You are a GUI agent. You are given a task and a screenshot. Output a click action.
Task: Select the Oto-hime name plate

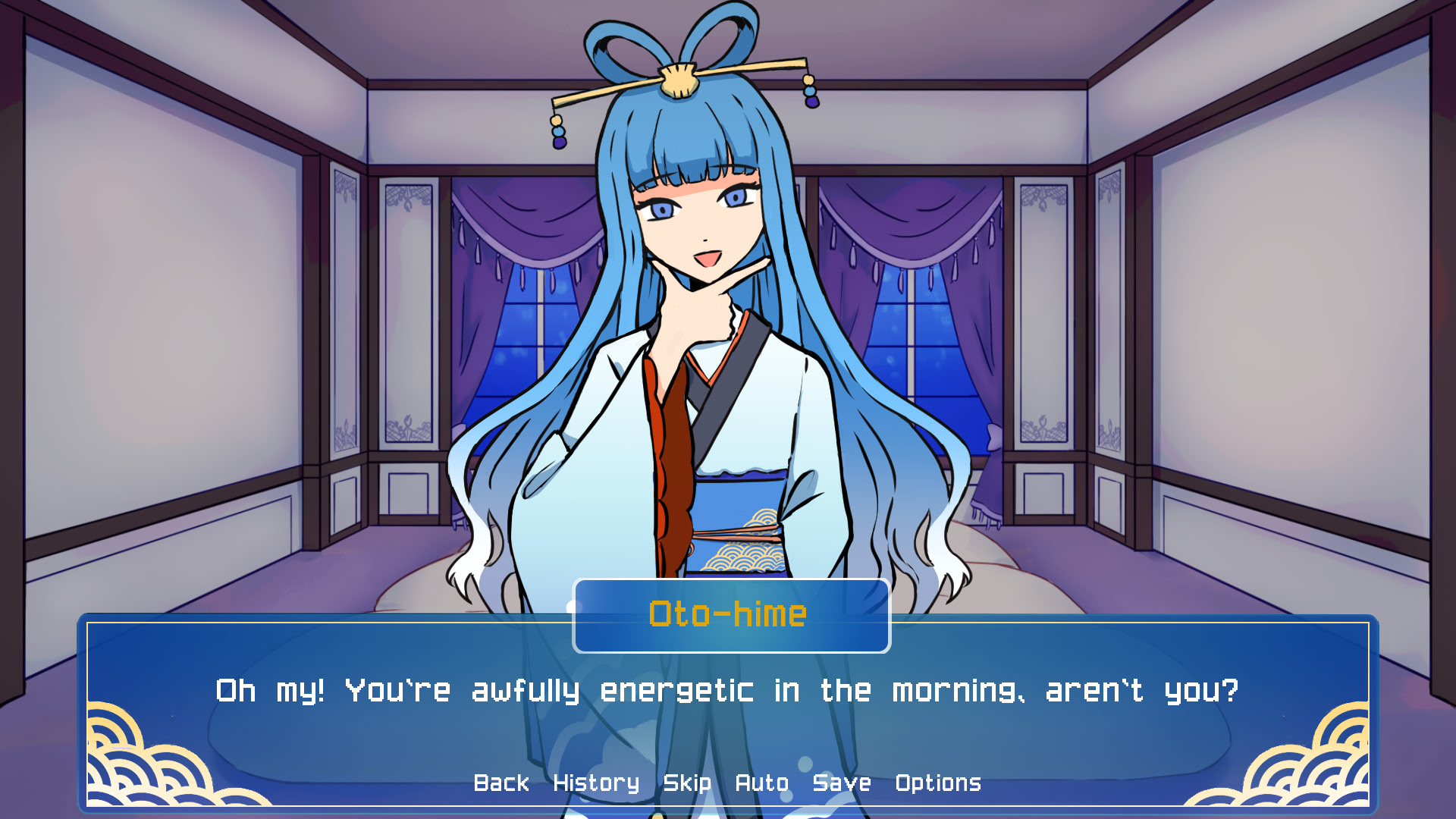730,616
